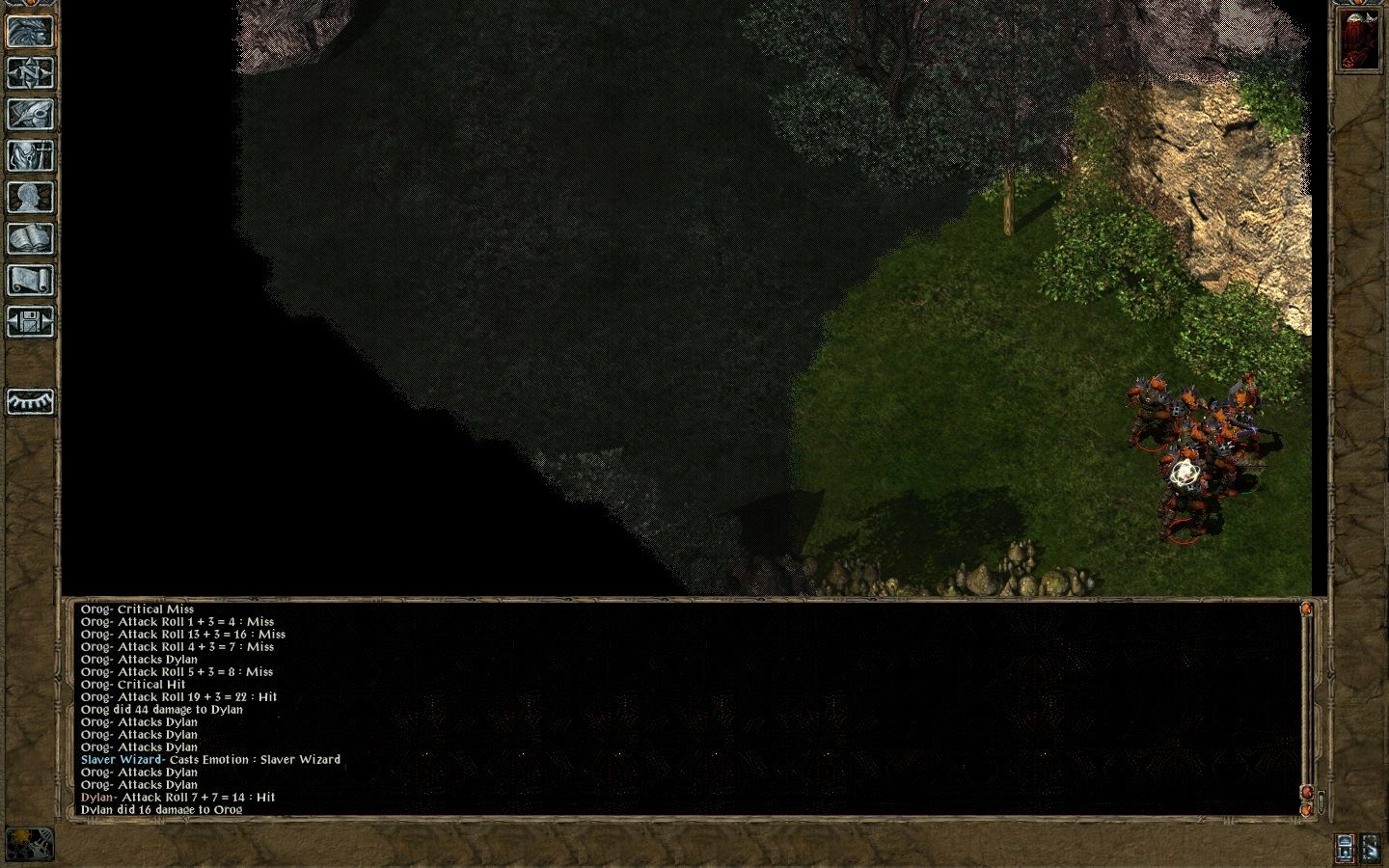Click the closed-eye button on the left sidebar
The image size is (1389, 868).
30,401
